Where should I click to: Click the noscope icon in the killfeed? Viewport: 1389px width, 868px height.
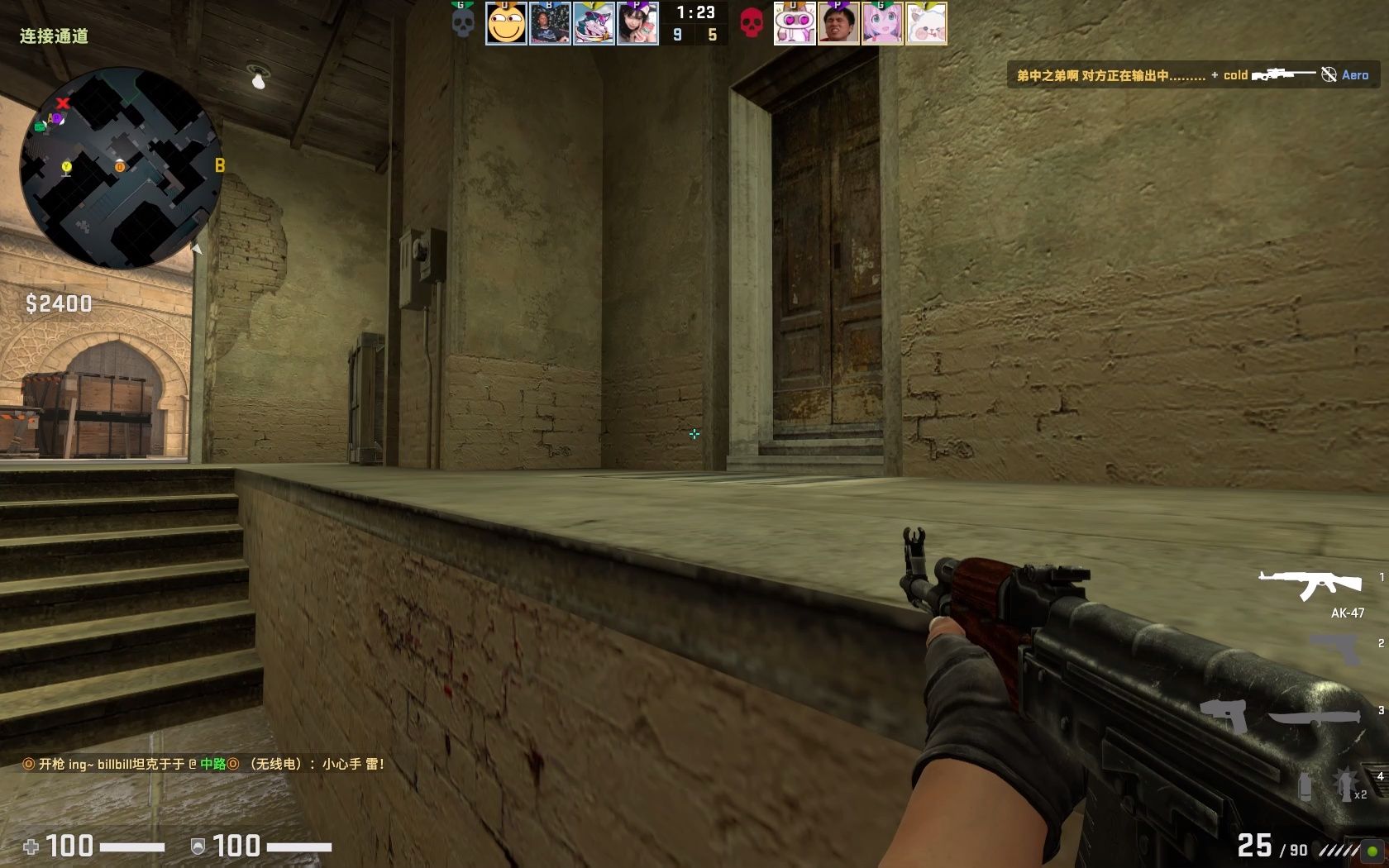tap(1329, 74)
